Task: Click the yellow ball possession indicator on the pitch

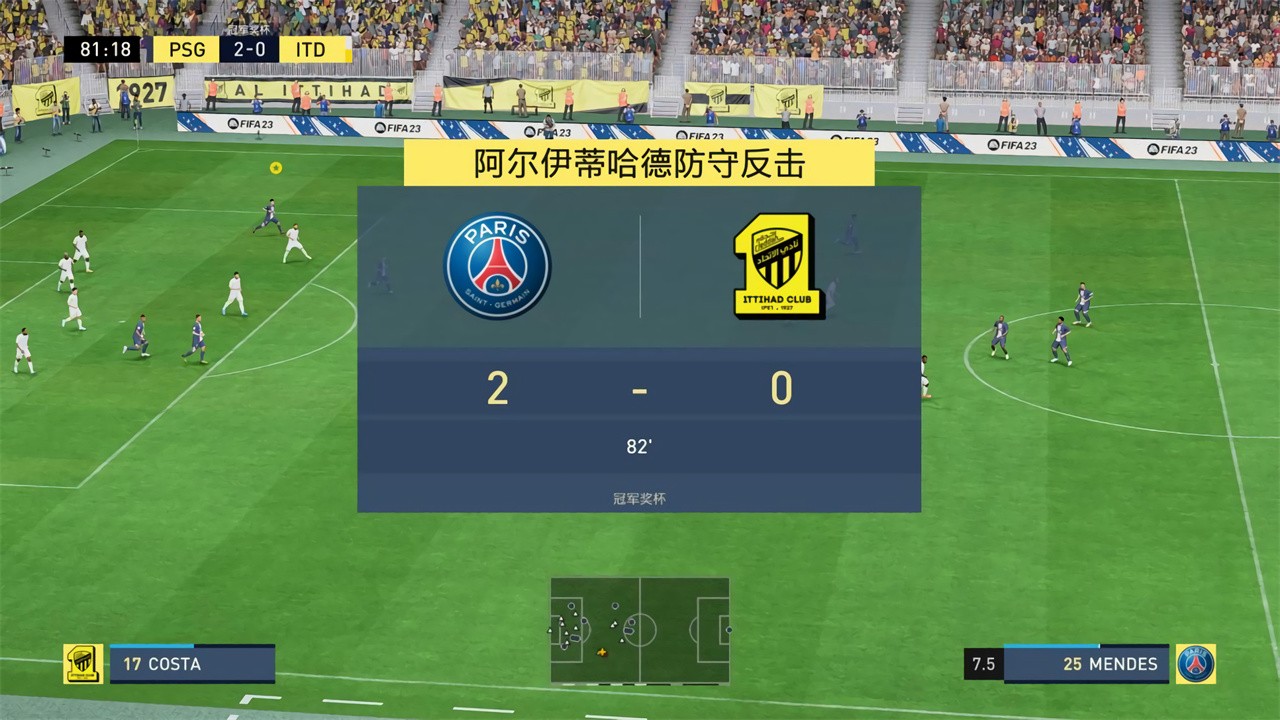Action: pyautogui.click(x=276, y=167)
